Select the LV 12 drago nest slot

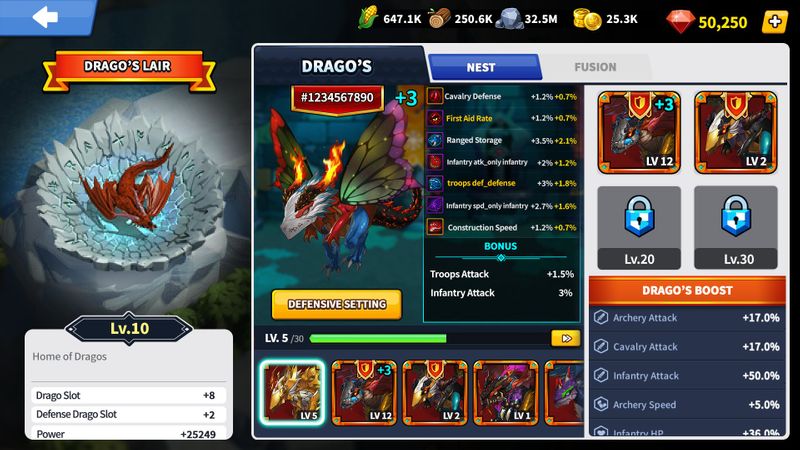click(638, 131)
